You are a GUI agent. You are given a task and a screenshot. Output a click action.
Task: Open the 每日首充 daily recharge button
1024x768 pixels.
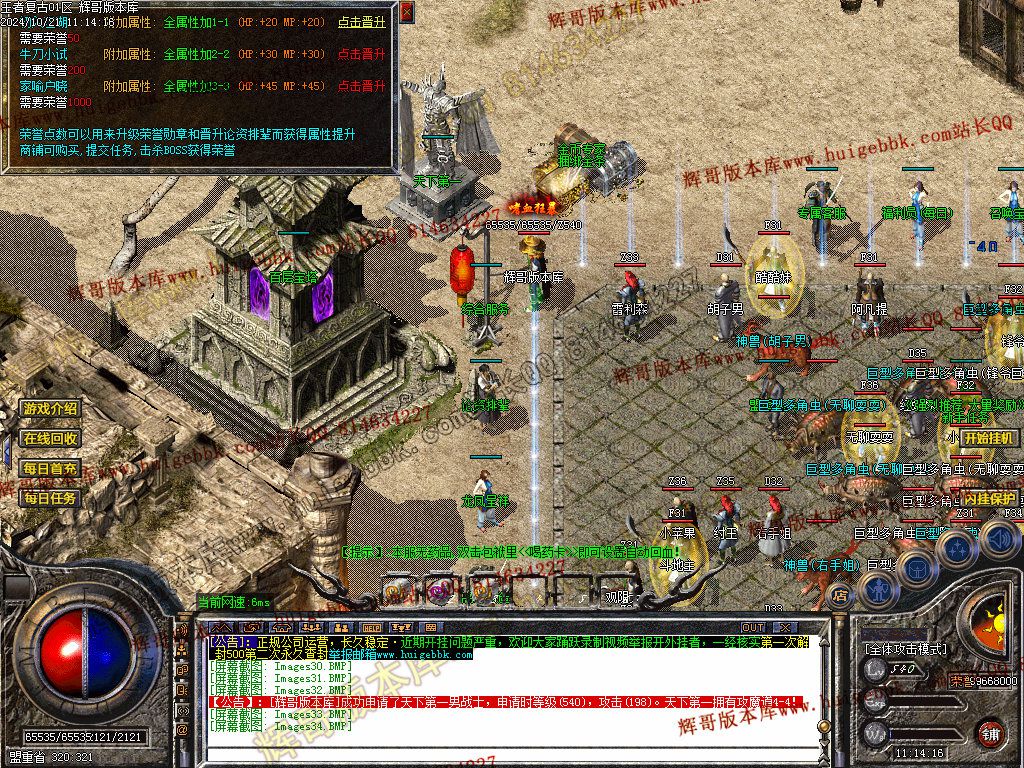click(x=50, y=468)
